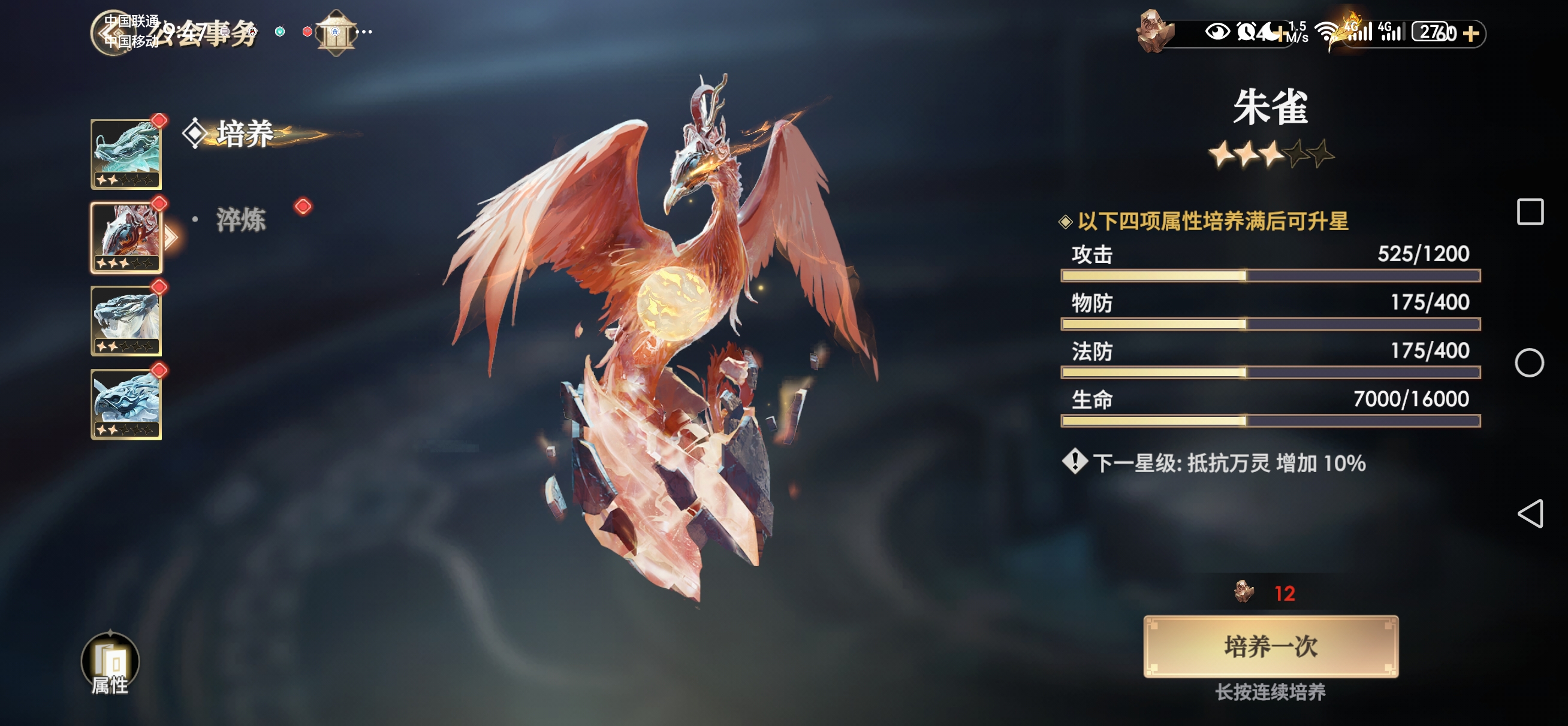Select the 培养 cultivation tab
Image resolution: width=1568 pixels, height=726 pixels.
(245, 134)
